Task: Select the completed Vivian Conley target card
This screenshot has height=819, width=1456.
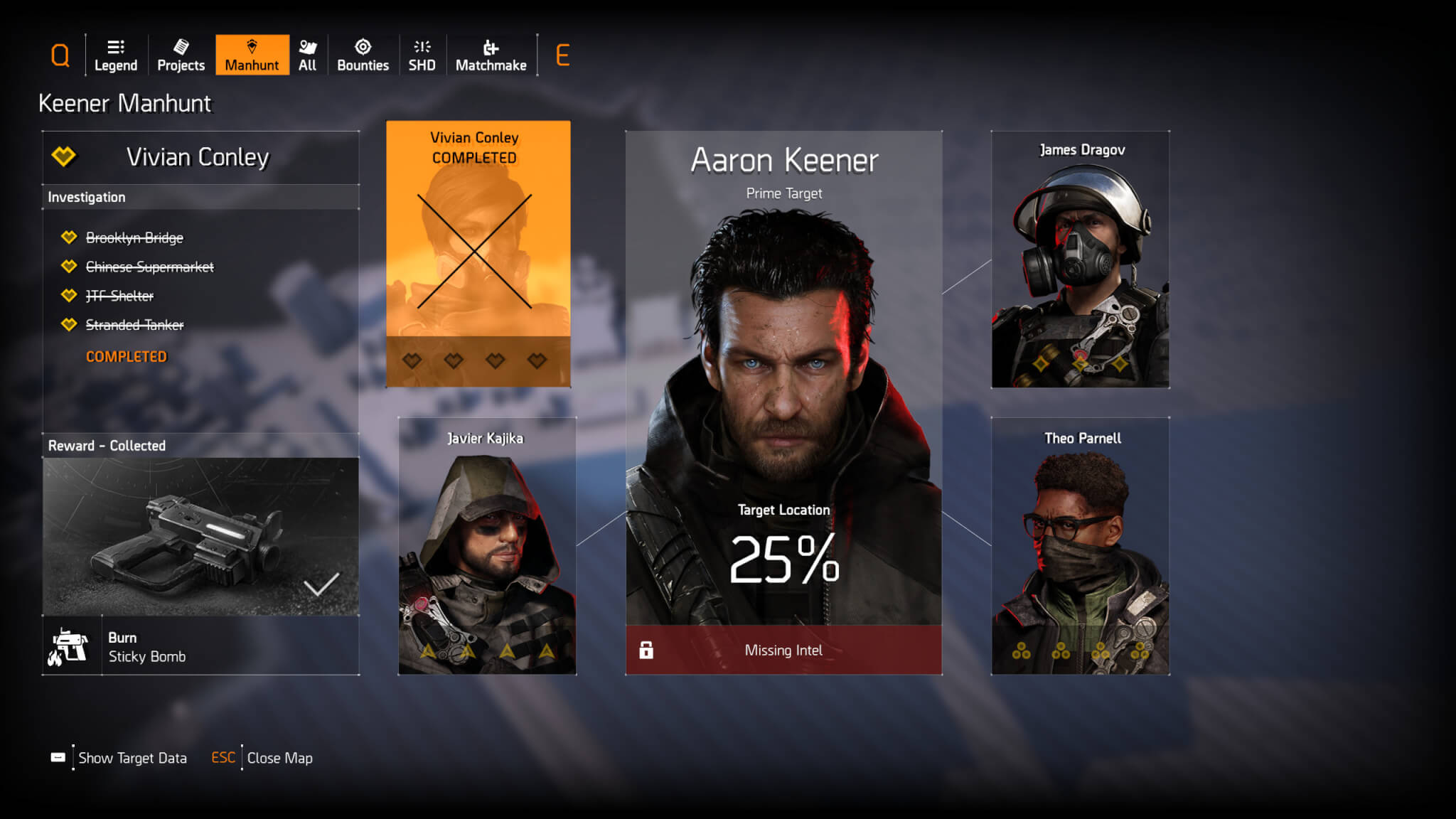Action: 478,254
